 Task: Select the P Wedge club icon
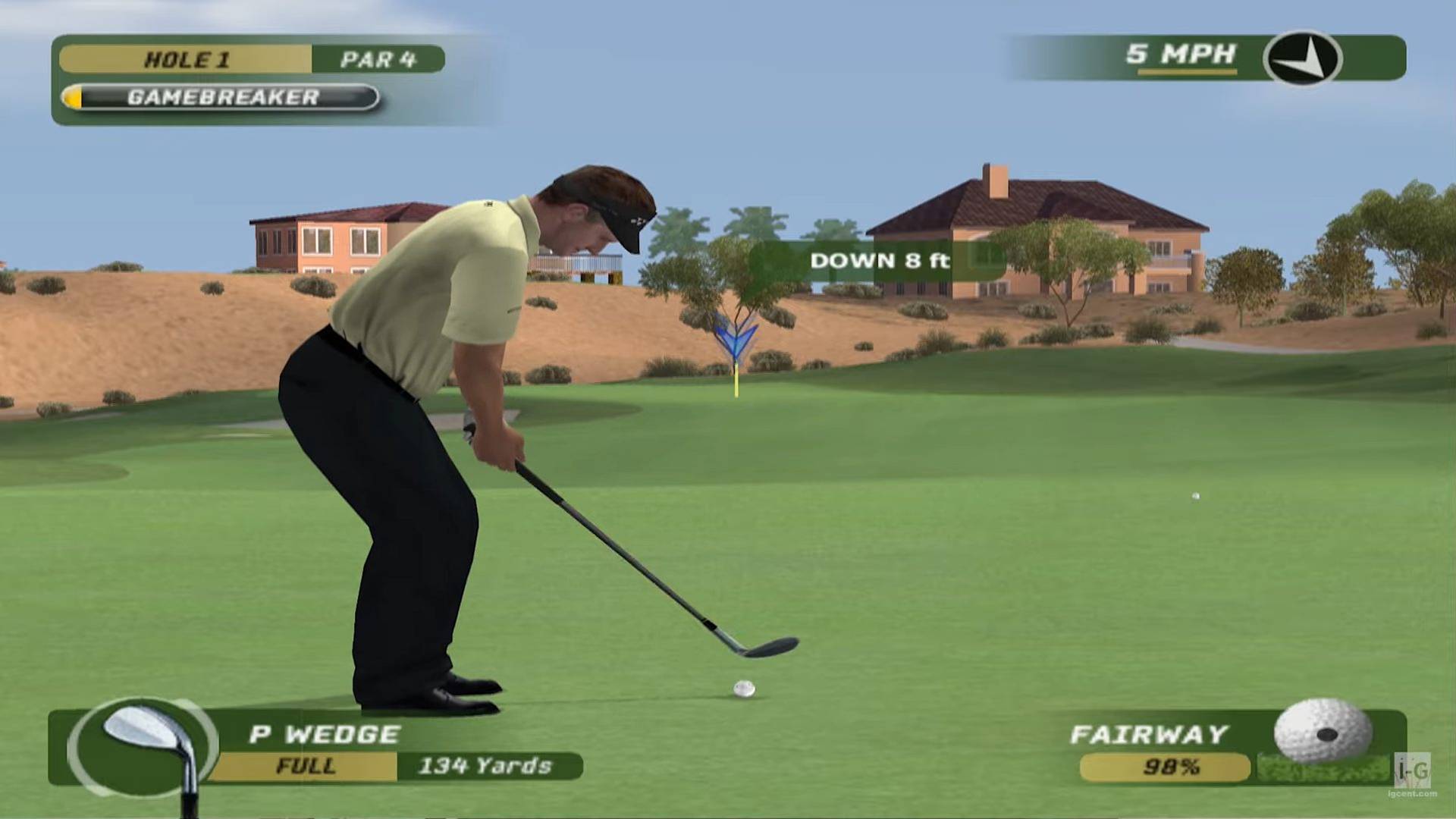pyautogui.click(x=143, y=746)
